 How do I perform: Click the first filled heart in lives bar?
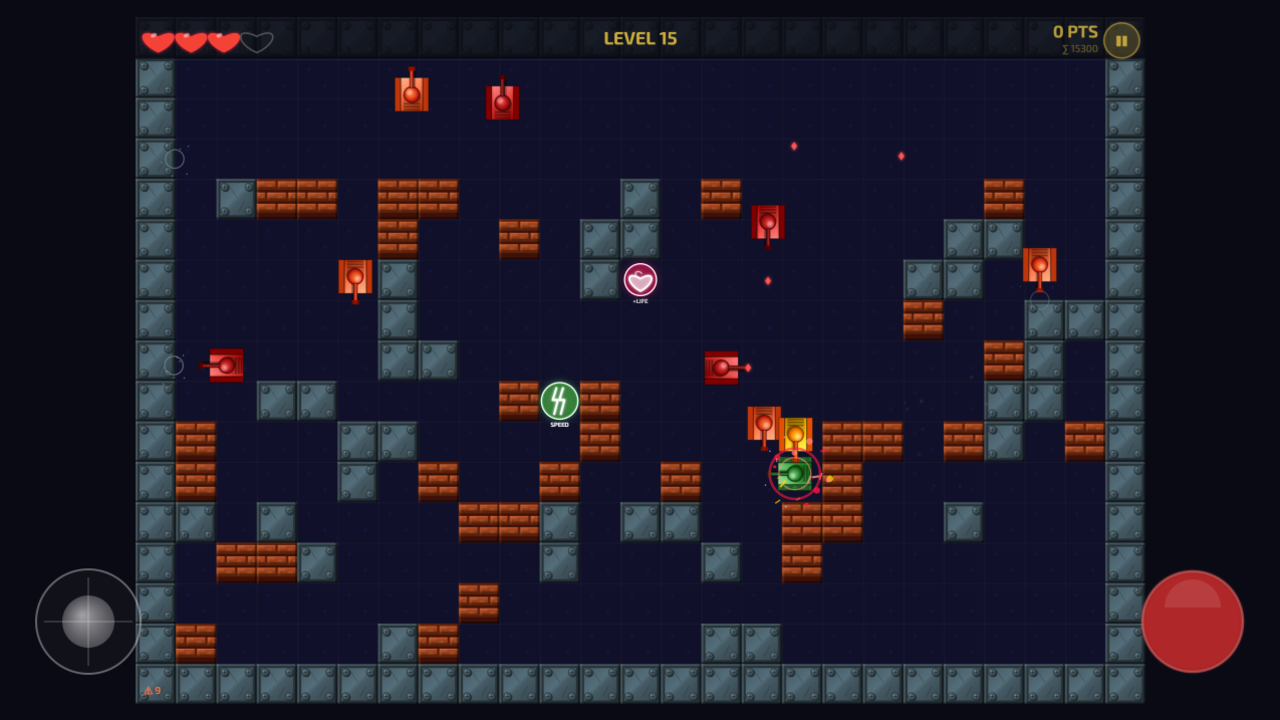point(157,41)
